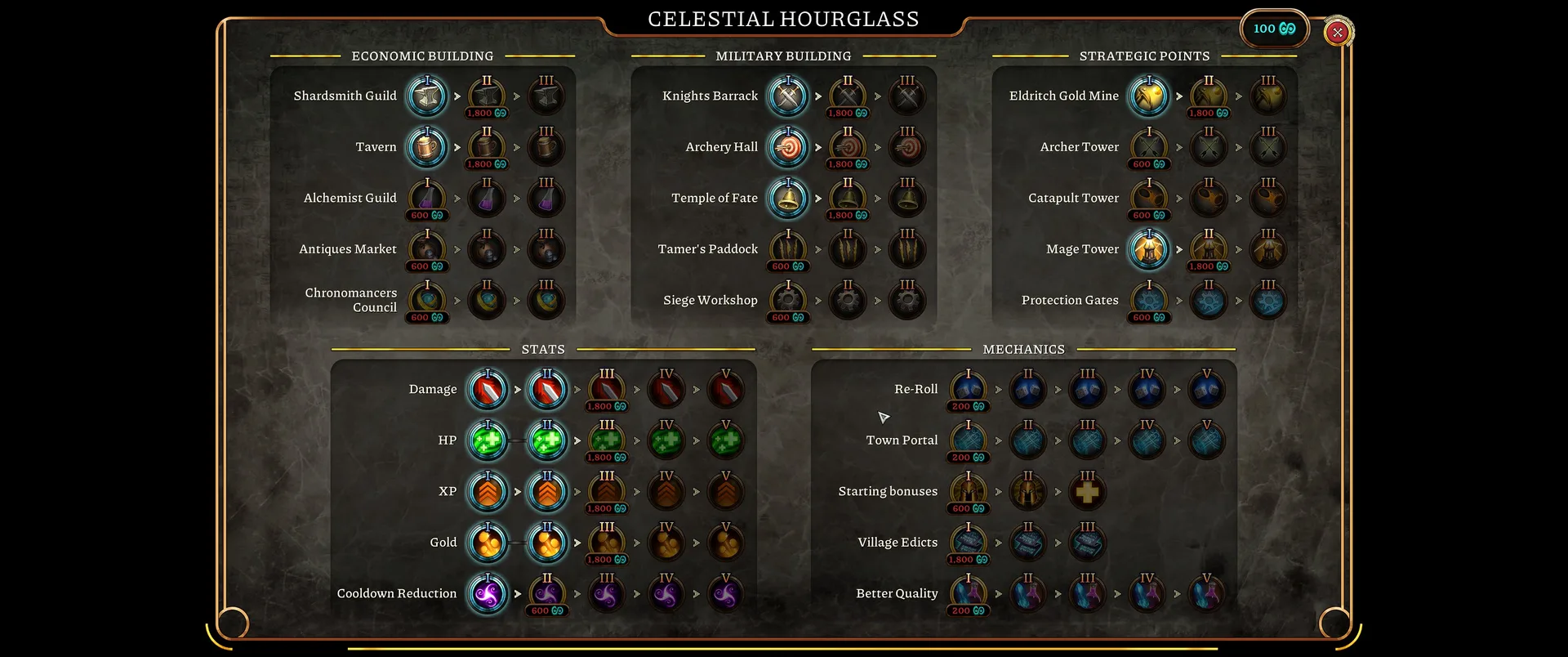Unlock Chronomancers Council tier I

coord(427,301)
